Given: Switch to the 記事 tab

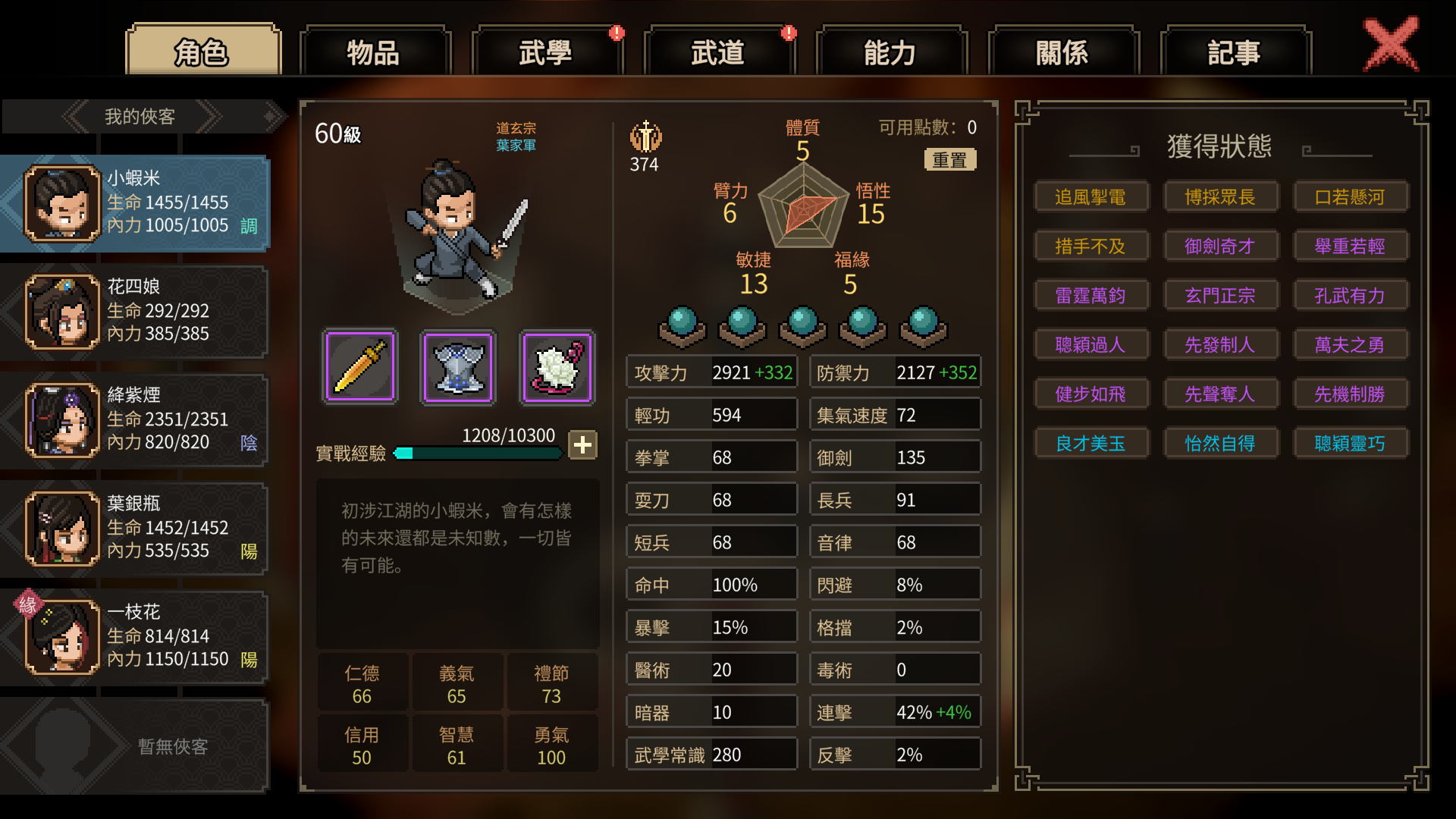Looking at the screenshot, I should pyautogui.click(x=1235, y=52).
